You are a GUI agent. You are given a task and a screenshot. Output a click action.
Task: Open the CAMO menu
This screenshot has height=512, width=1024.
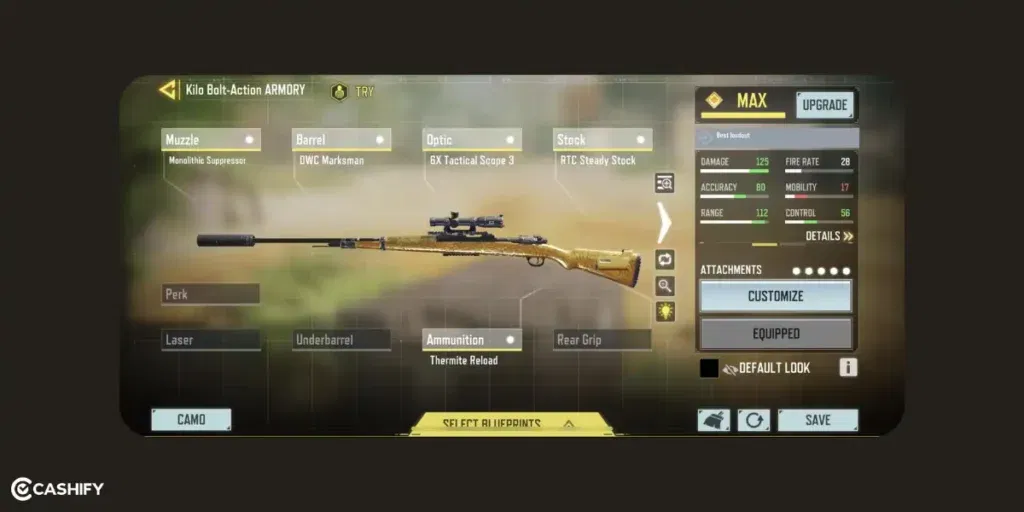tap(191, 420)
